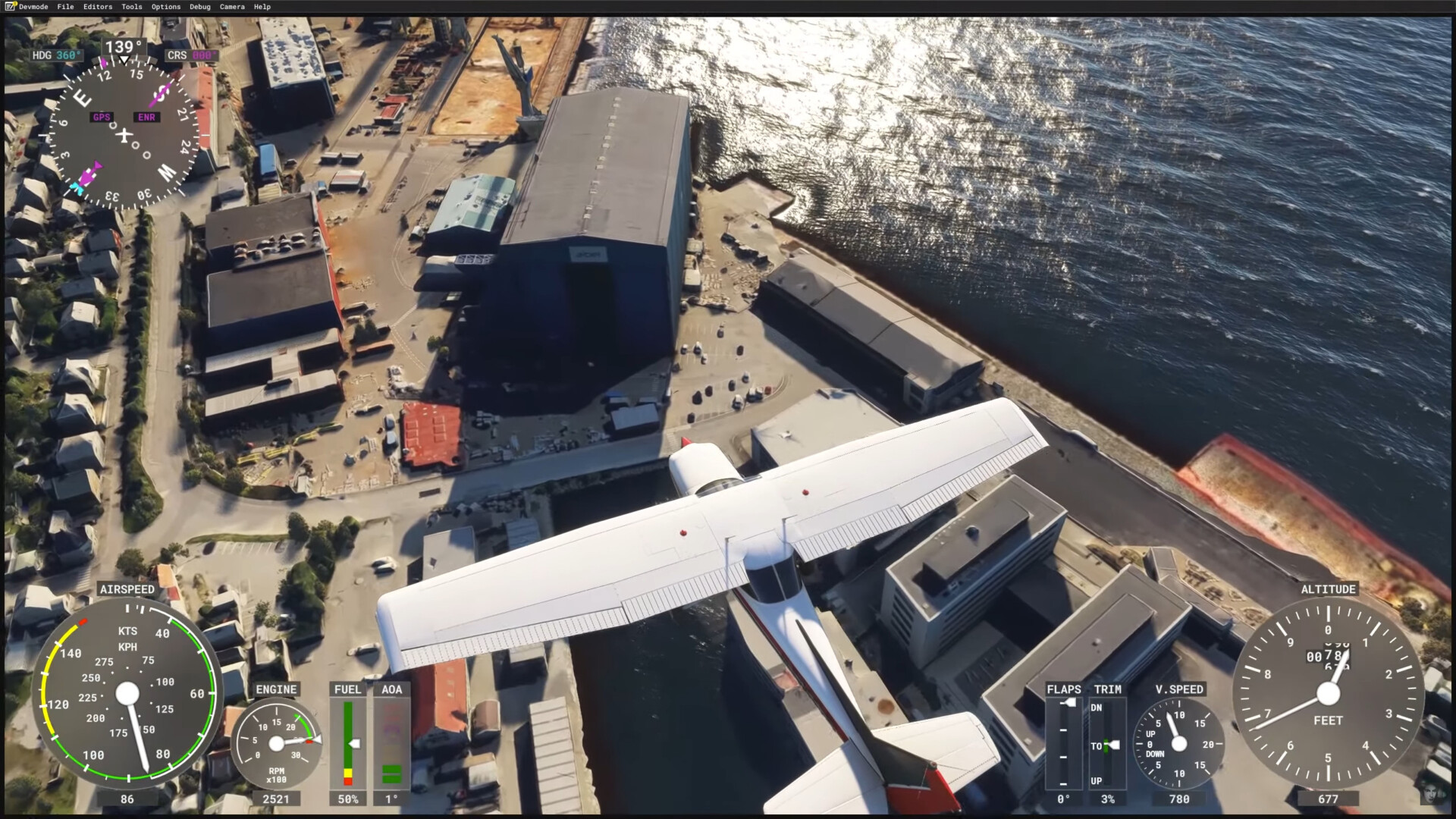The height and width of the screenshot is (819, 1456).
Task: Open the Options menu
Action: pyautogui.click(x=165, y=7)
